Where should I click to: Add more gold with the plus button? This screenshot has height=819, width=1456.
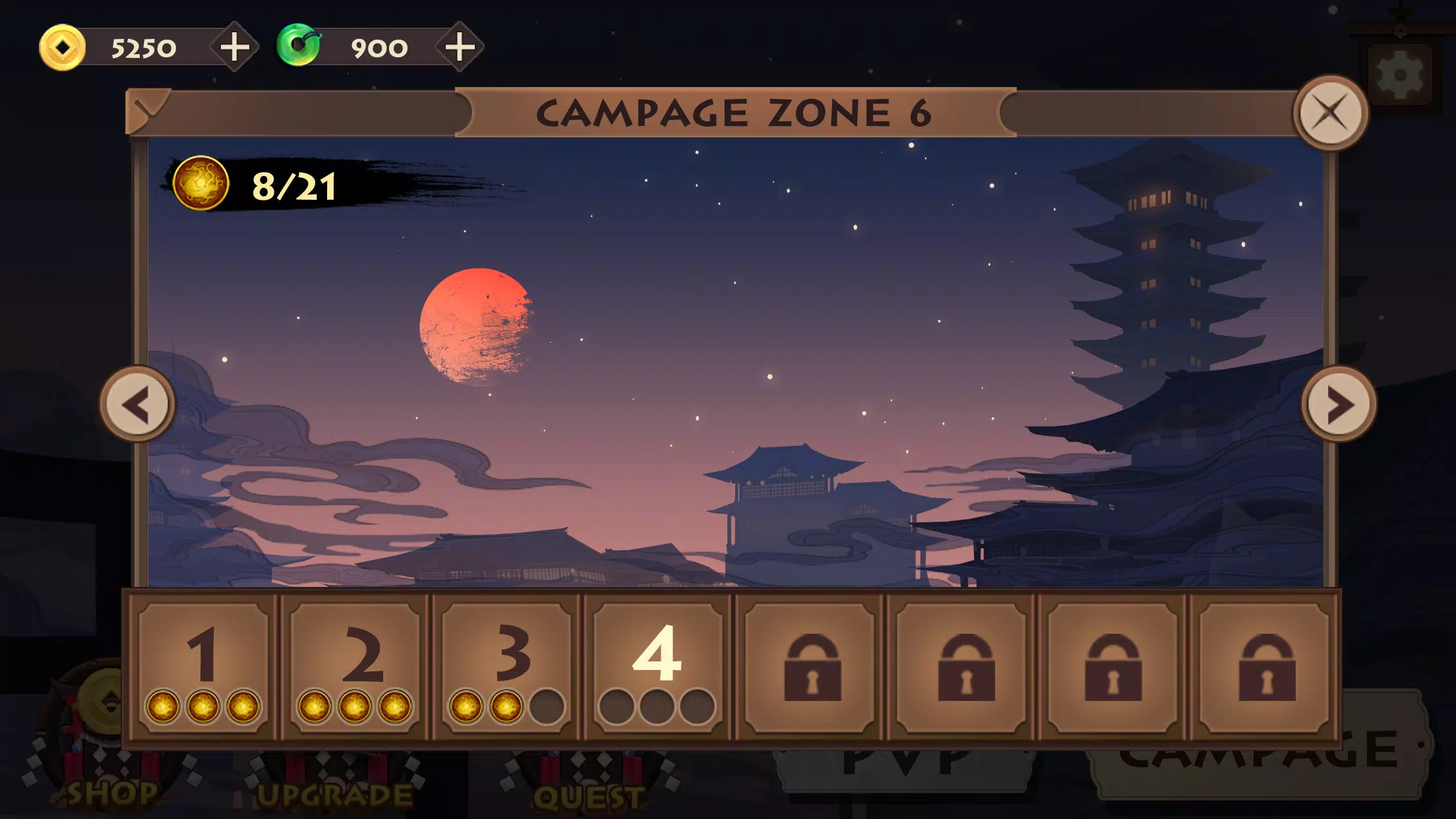pyautogui.click(x=235, y=46)
